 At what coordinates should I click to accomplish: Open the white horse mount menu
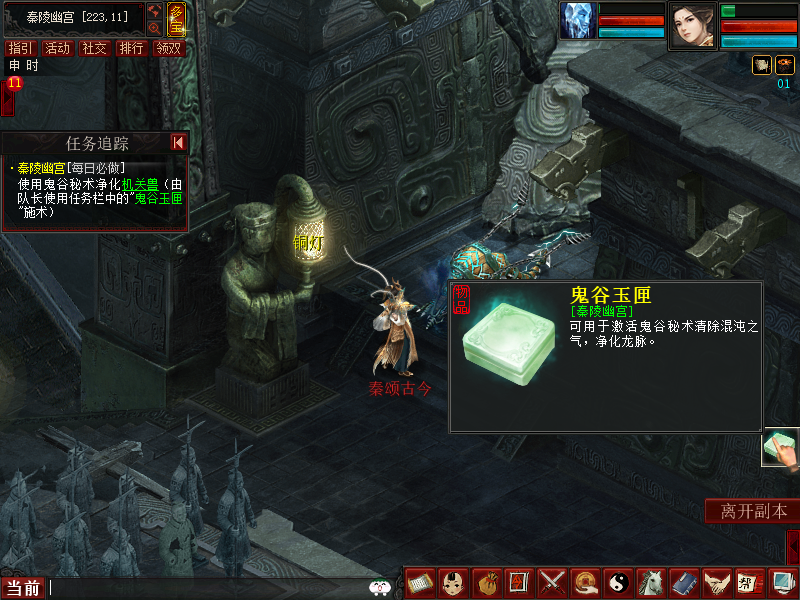(x=650, y=581)
